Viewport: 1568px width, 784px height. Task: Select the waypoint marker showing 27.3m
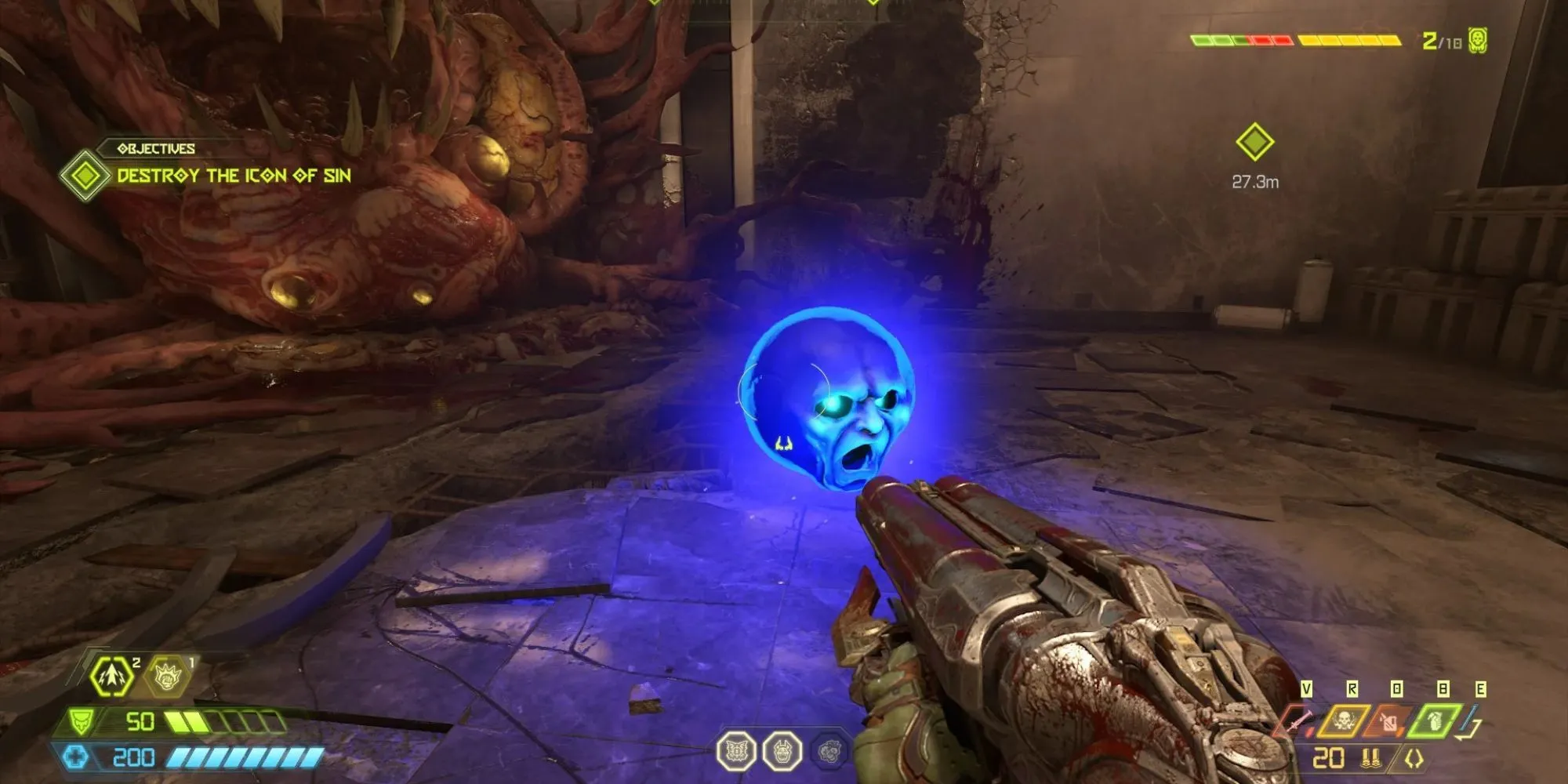pyautogui.click(x=1254, y=143)
